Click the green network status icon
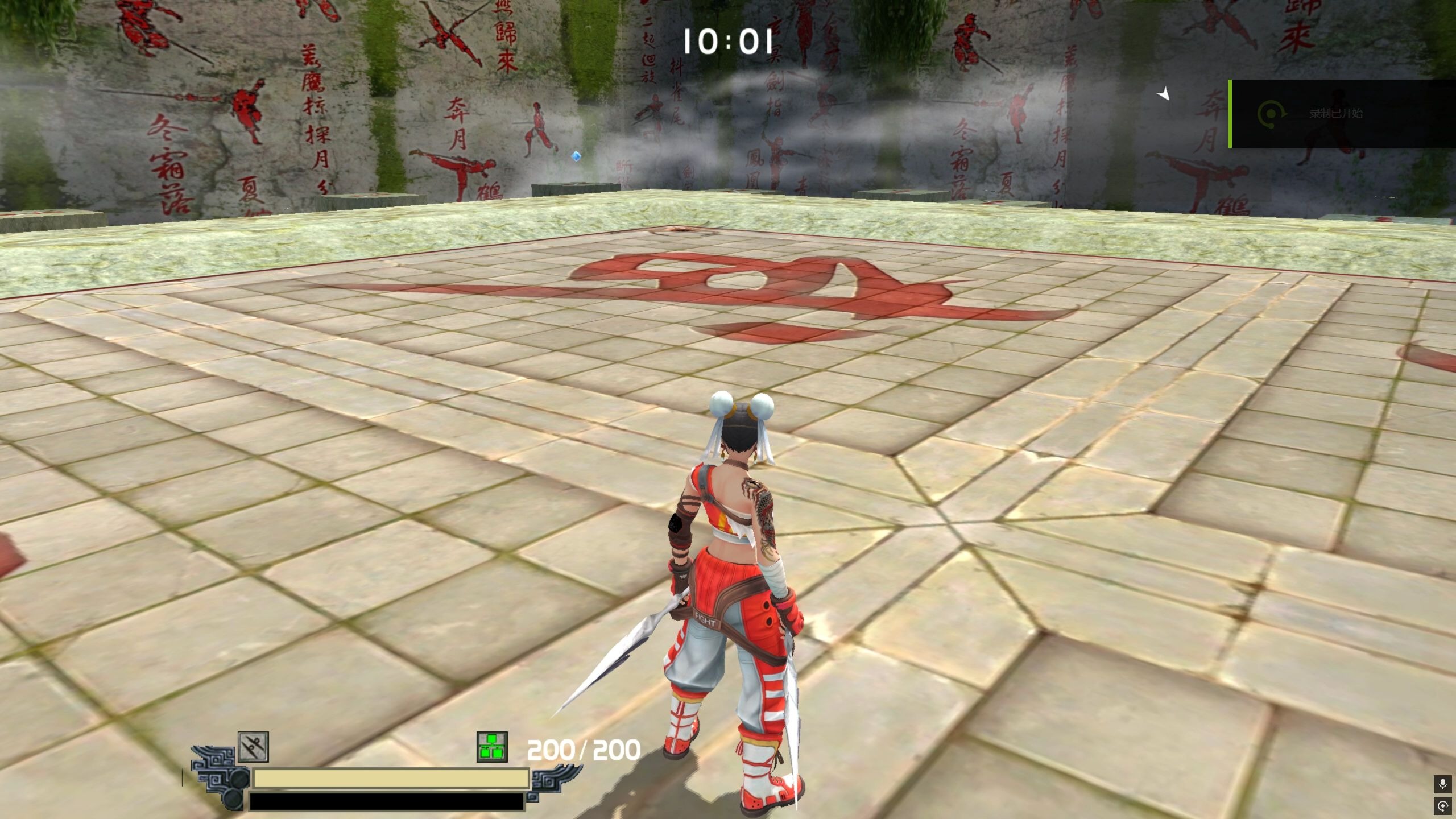This screenshot has width=1456, height=819. [491, 747]
